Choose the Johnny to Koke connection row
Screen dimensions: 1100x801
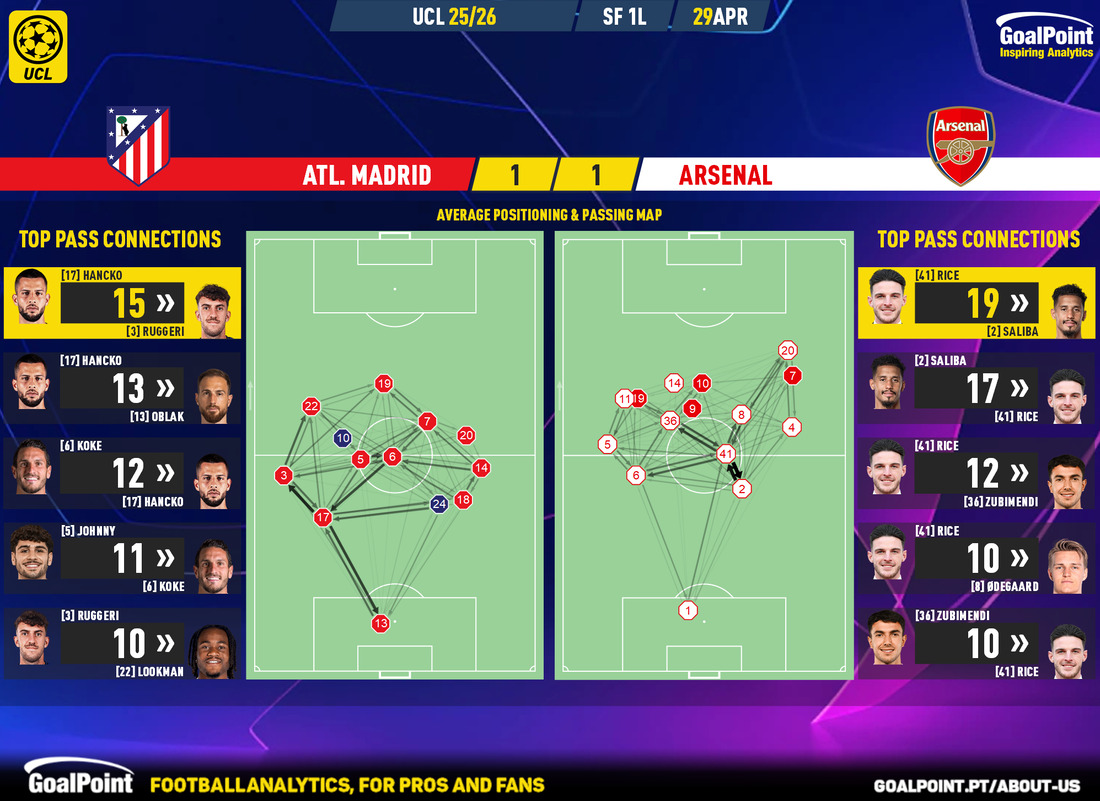coord(121,558)
